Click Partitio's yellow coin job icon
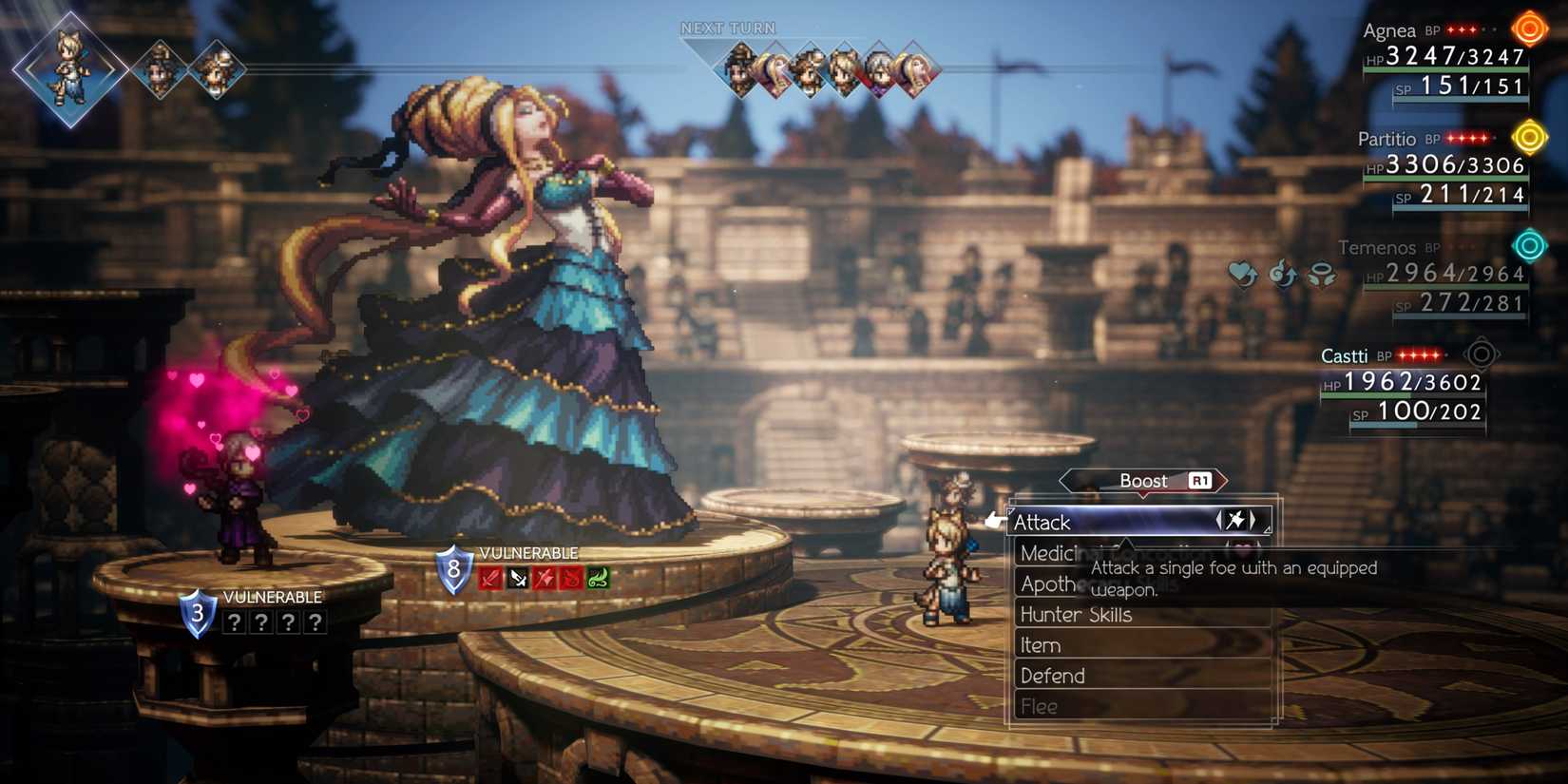The height and width of the screenshot is (784, 1568). pyautogui.click(x=1531, y=137)
